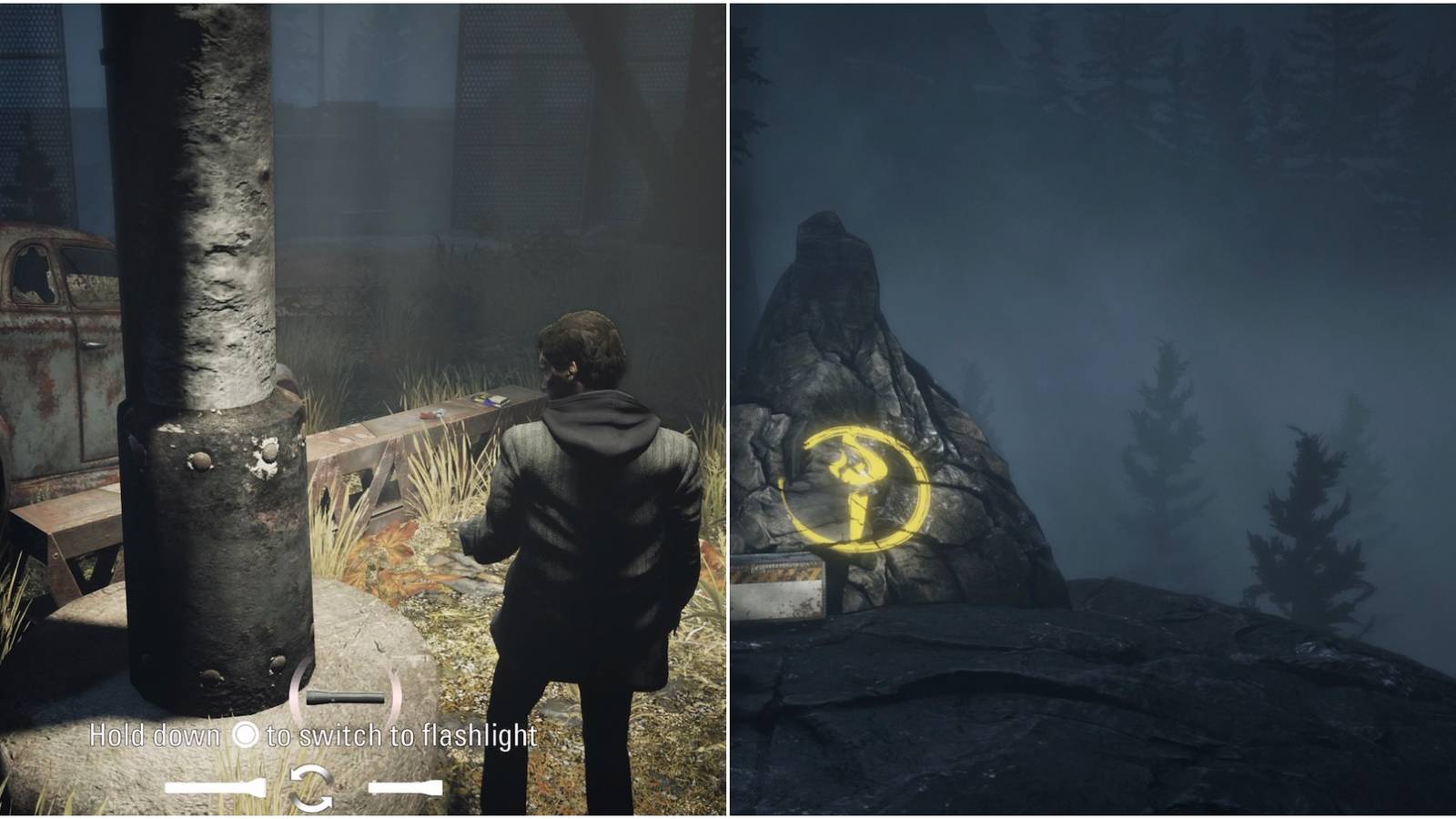Click the hazard-striped crate below the rock
The height and width of the screenshot is (819, 1456).
pyautogui.click(x=778, y=582)
